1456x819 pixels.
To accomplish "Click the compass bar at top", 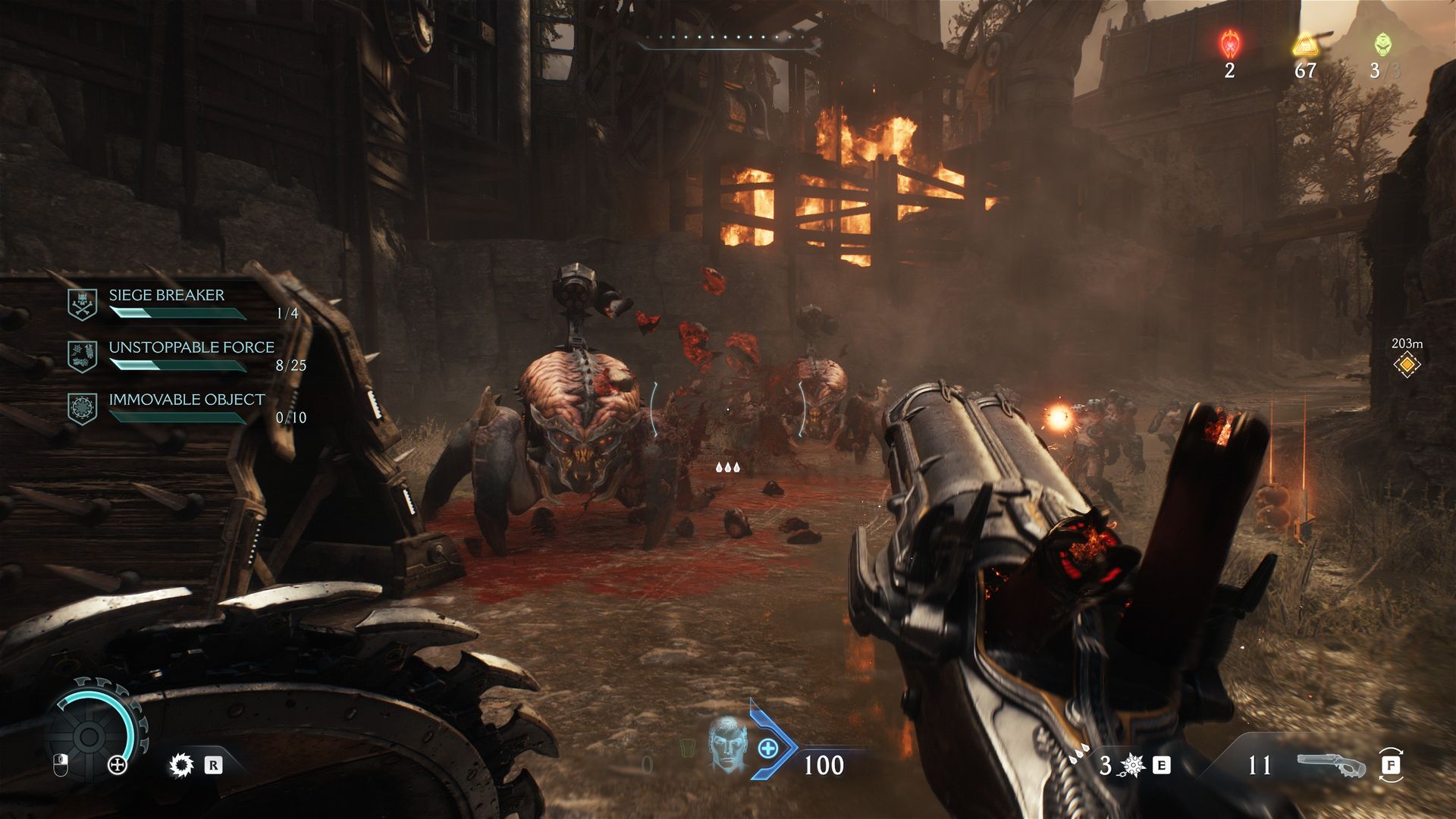I will [x=728, y=42].
